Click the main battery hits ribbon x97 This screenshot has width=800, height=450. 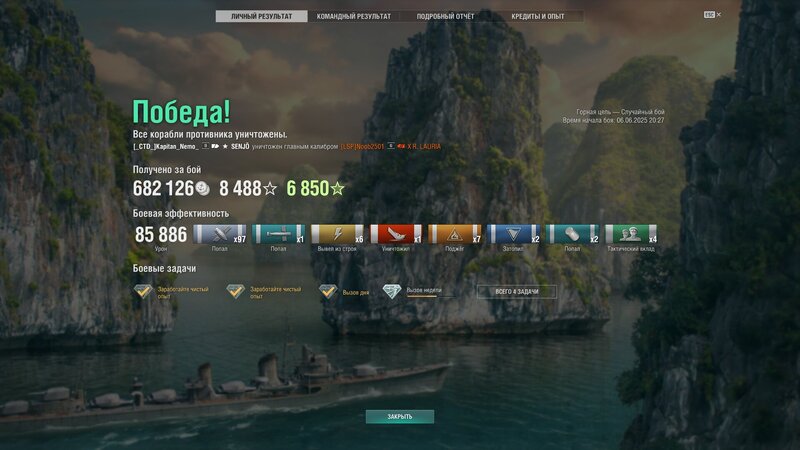pos(219,234)
